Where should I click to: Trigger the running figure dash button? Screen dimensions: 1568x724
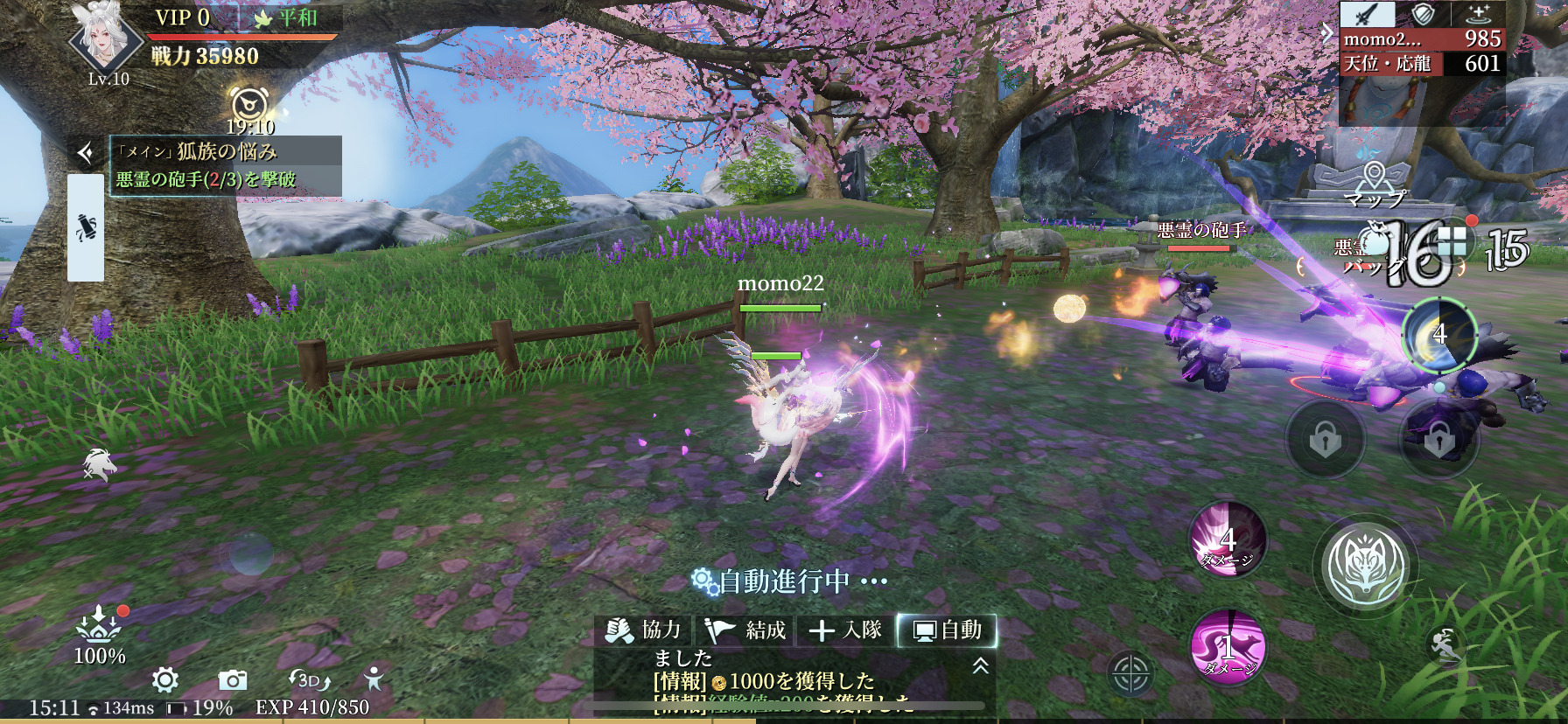[1445, 646]
